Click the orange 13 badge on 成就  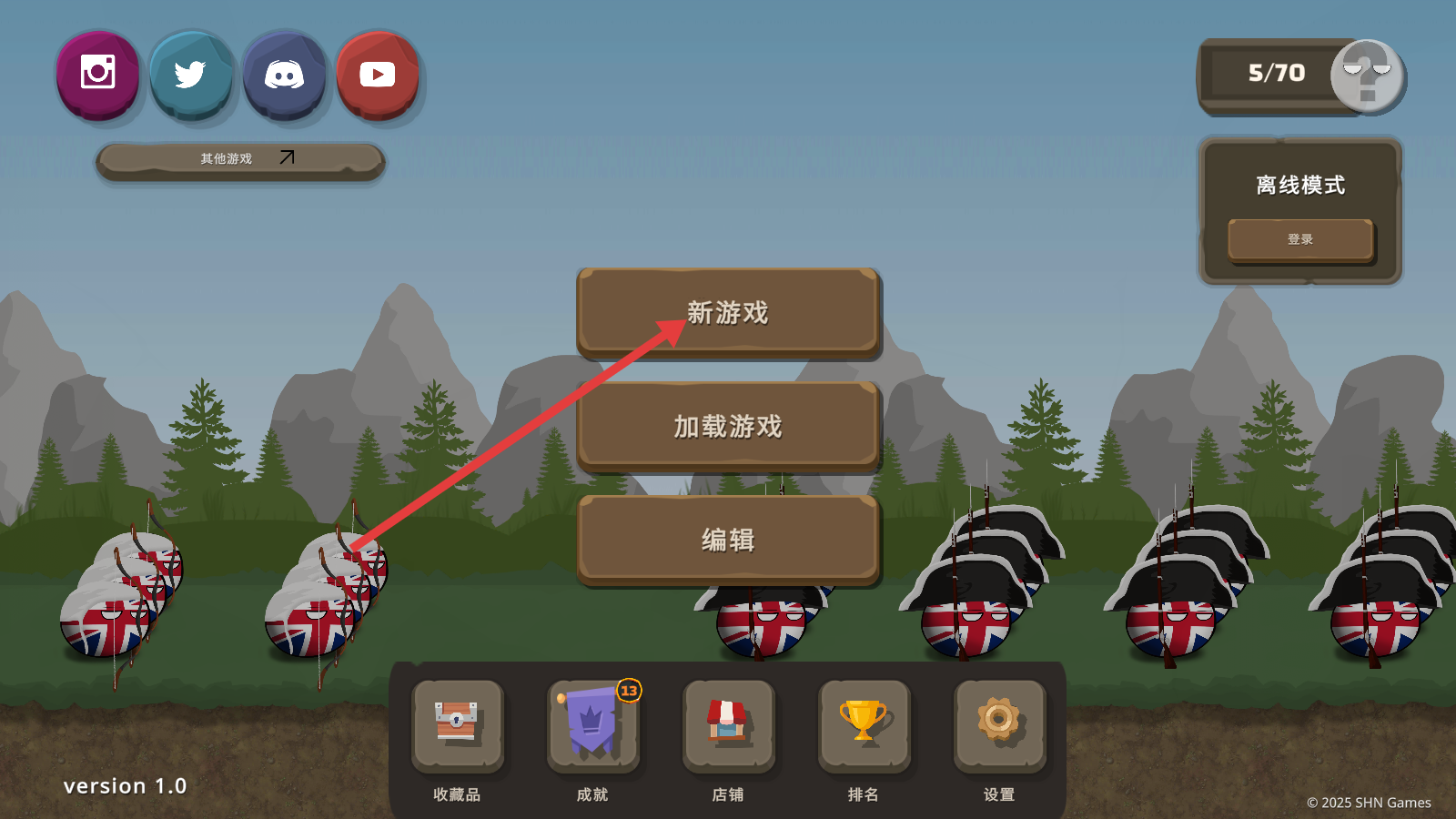pyautogui.click(x=627, y=690)
